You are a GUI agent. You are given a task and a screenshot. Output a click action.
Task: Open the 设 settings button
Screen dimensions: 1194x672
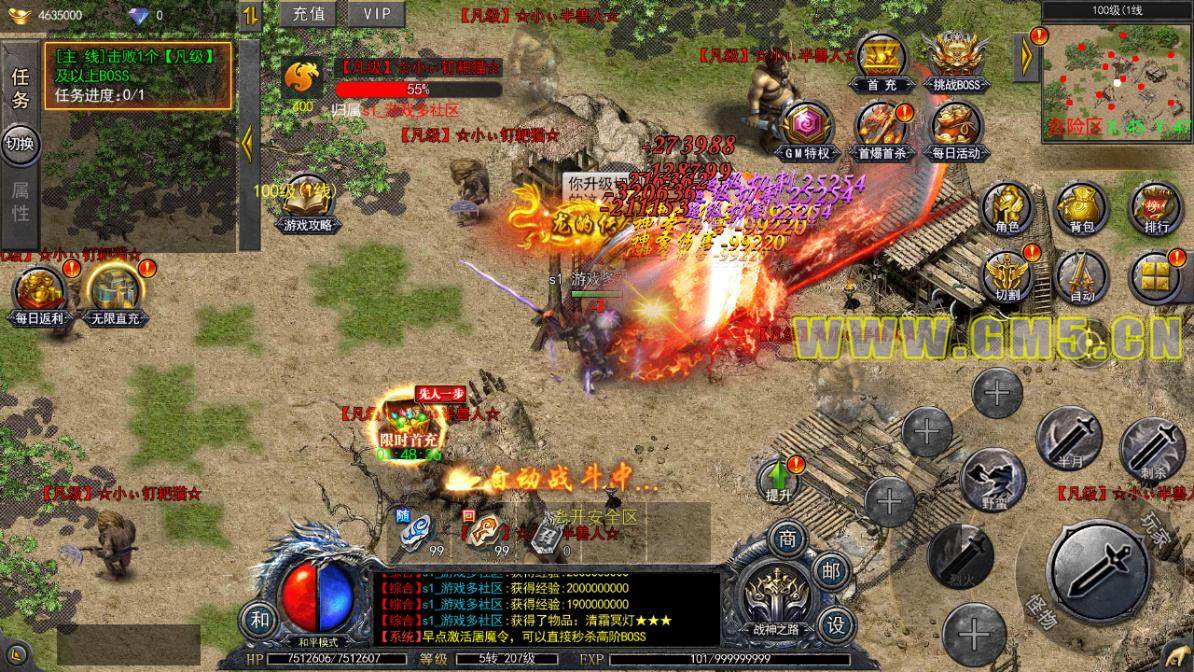pos(835,622)
